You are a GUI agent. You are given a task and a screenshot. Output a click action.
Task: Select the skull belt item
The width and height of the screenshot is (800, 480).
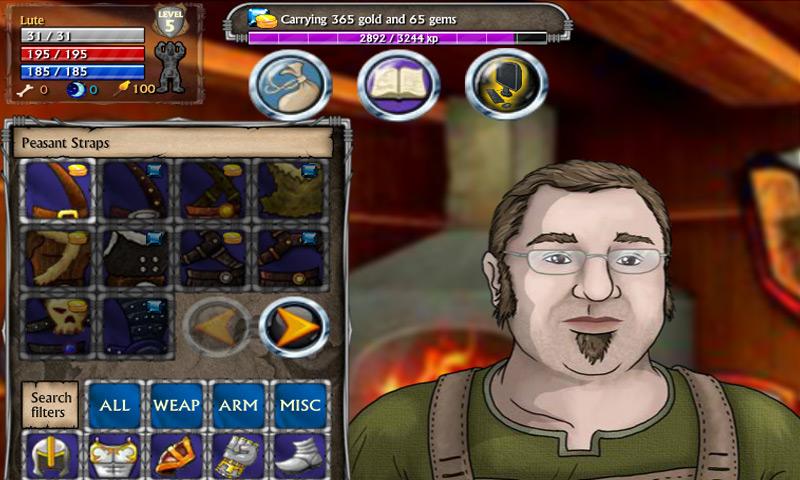[58, 325]
